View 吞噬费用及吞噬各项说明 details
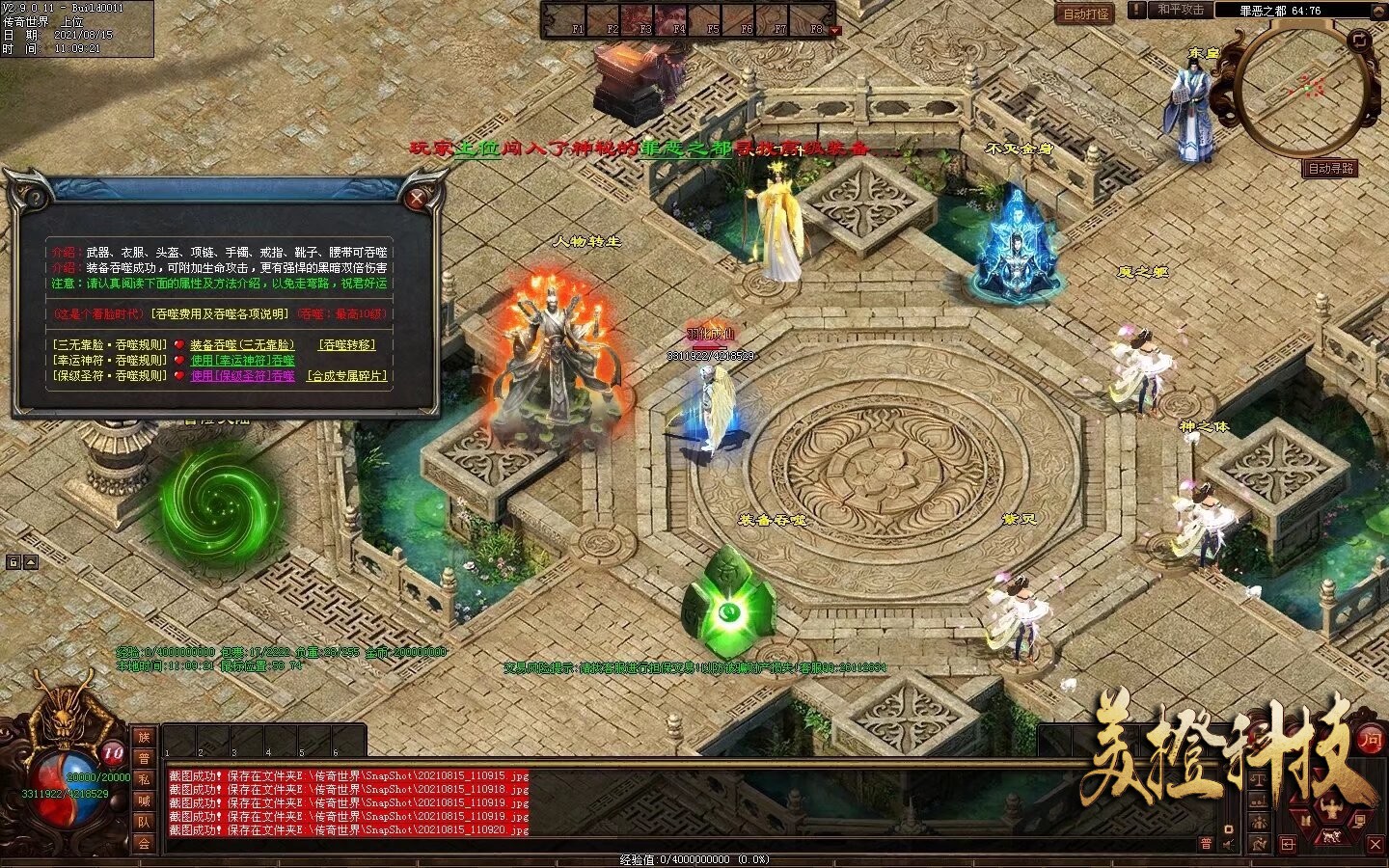1389x868 pixels. [x=218, y=313]
